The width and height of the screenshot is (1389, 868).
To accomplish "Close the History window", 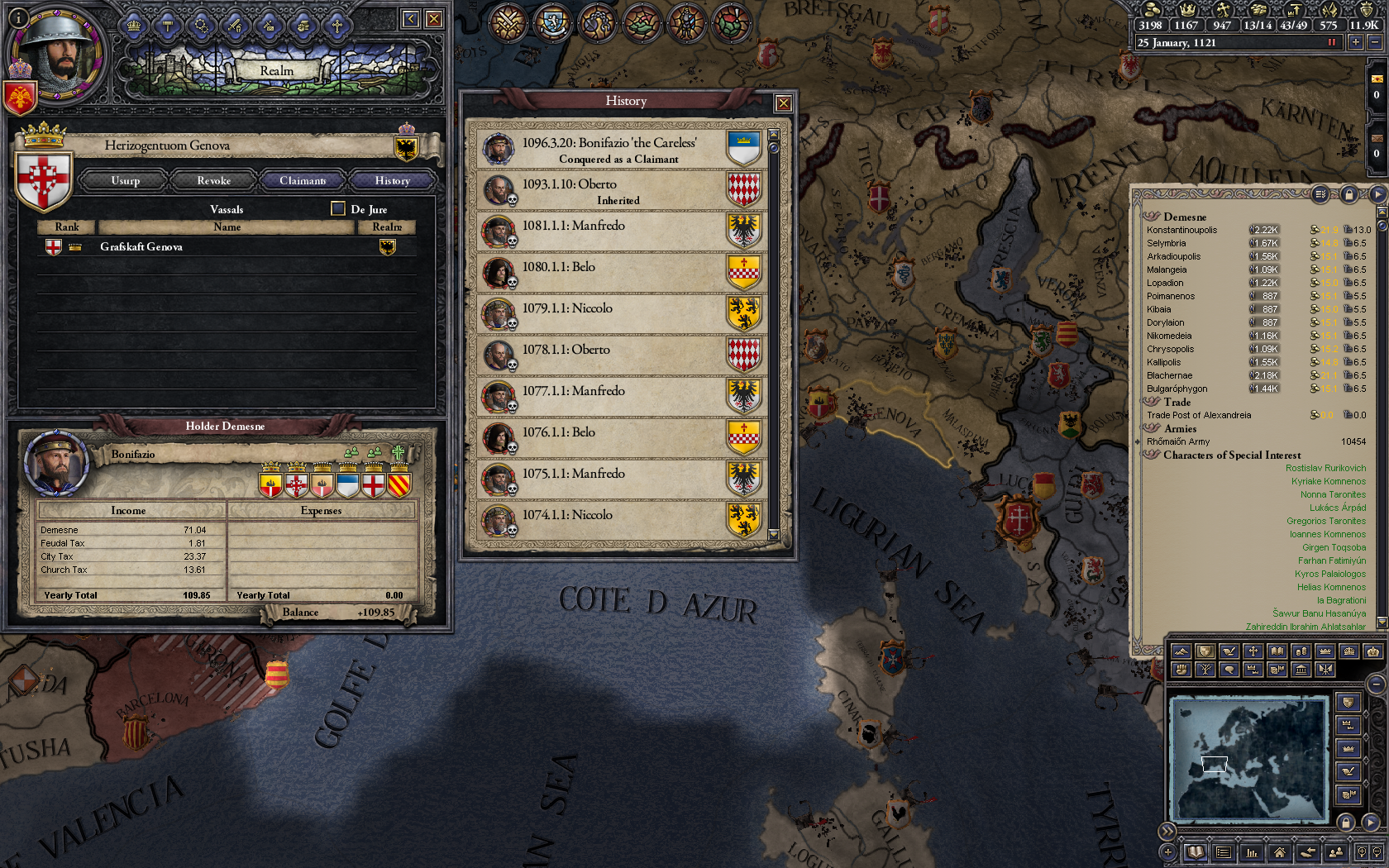I will pos(783,103).
